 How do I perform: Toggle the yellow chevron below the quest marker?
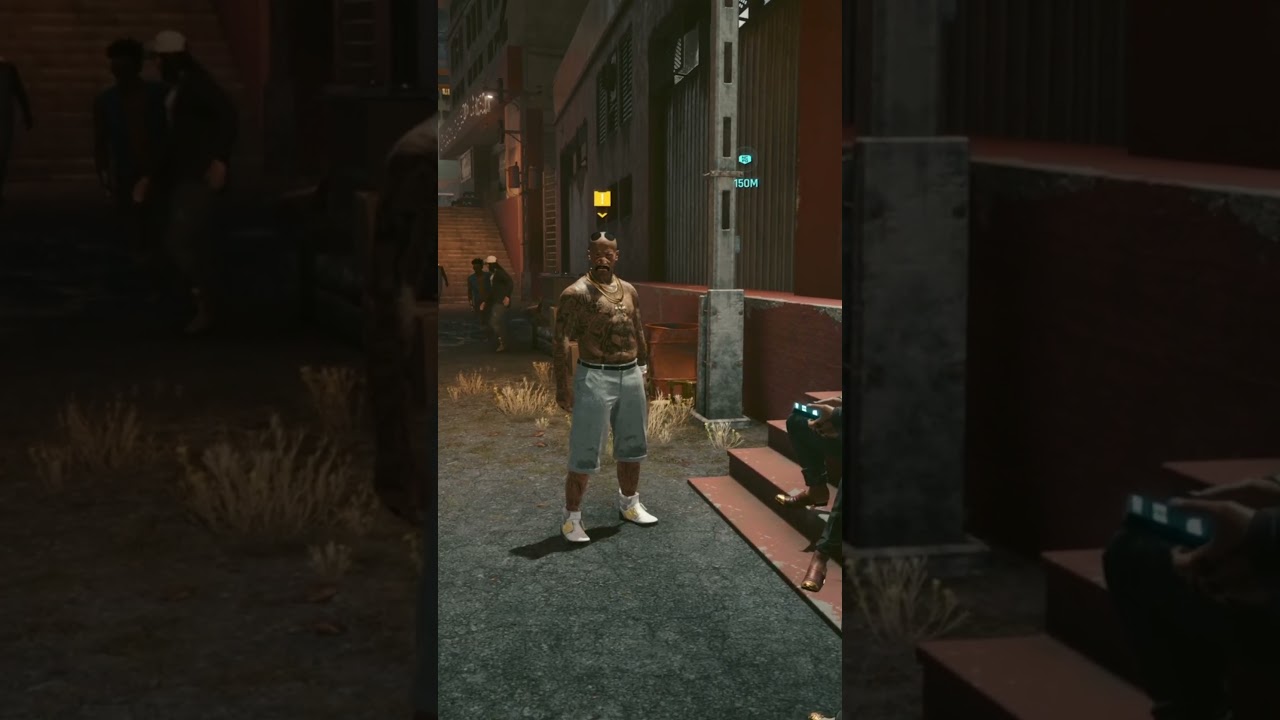[600, 215]
